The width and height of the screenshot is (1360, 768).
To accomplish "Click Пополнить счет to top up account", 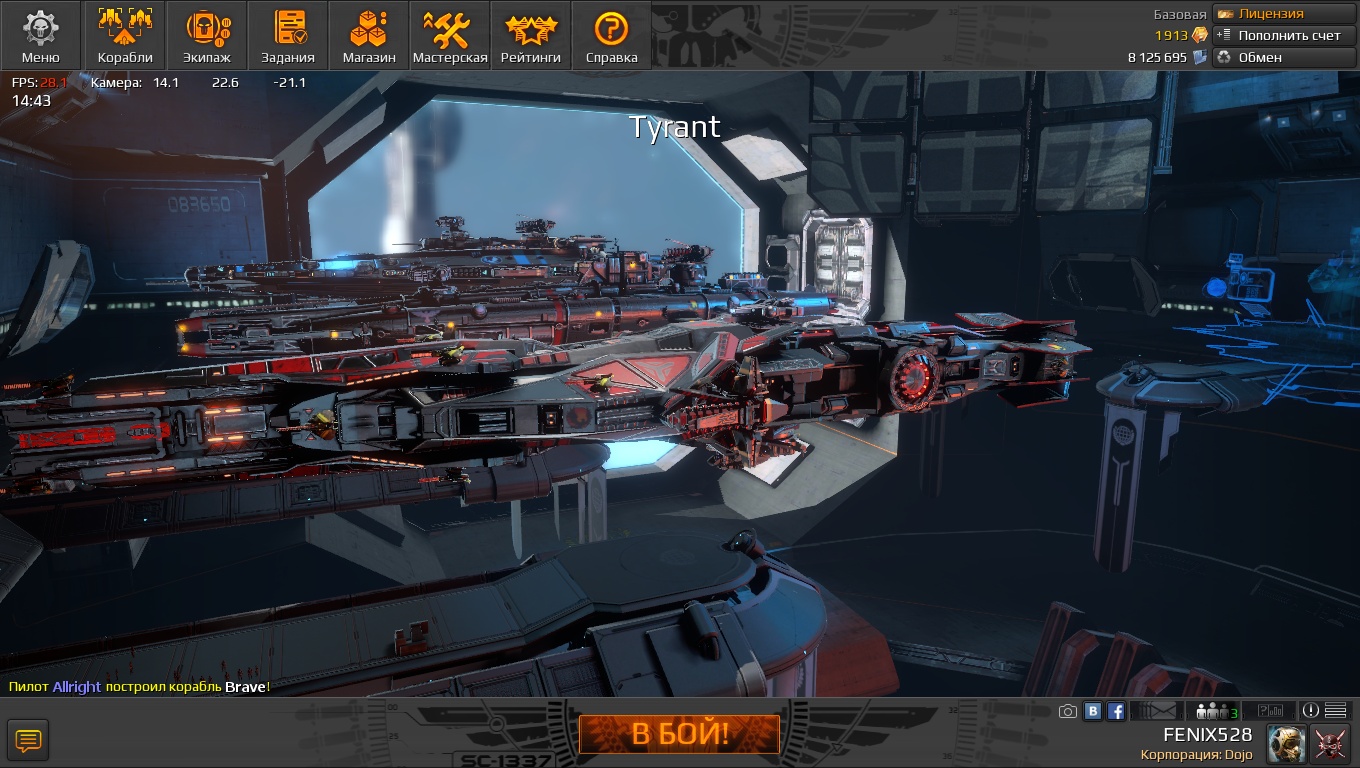I will 1284,36.
